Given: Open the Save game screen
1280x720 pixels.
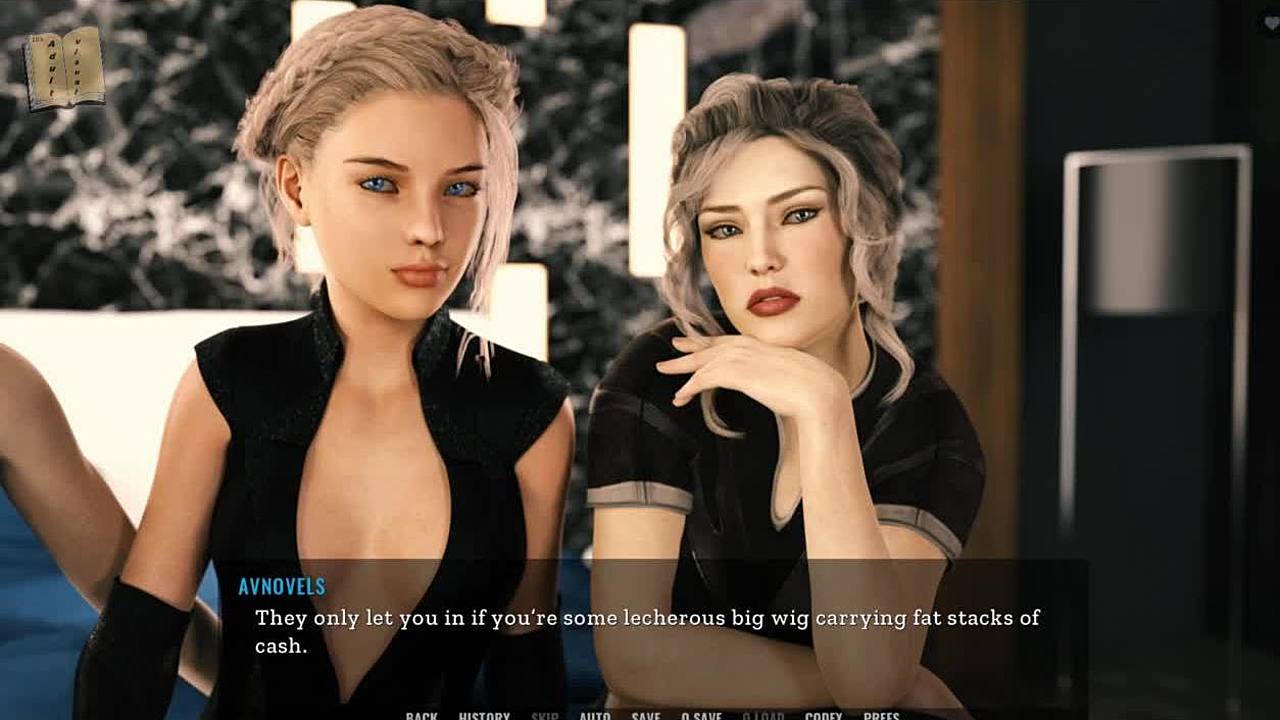Looking at the screenshot, I should coord(646,715).
